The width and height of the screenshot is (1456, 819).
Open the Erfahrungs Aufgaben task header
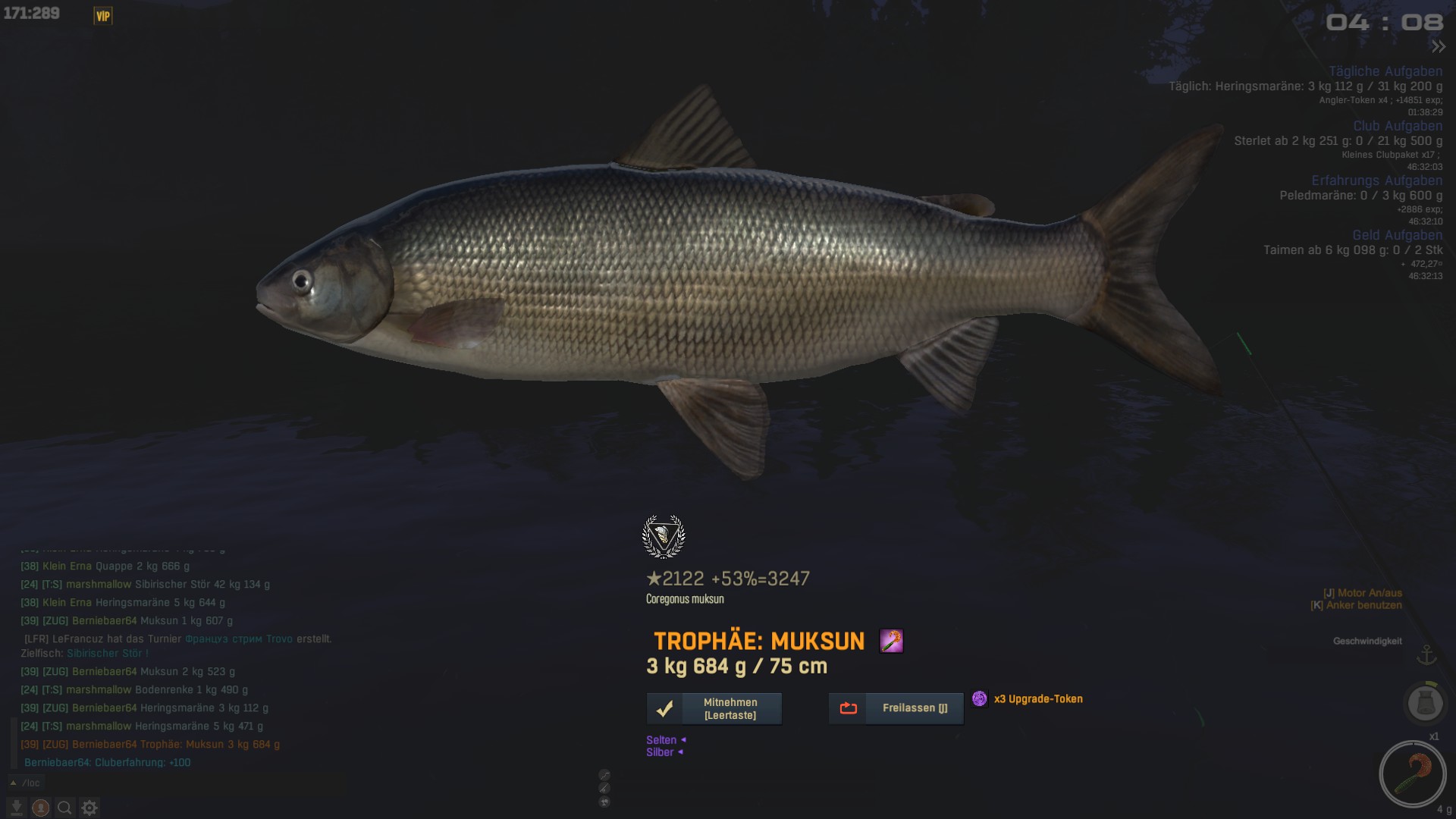[1376, 180]
